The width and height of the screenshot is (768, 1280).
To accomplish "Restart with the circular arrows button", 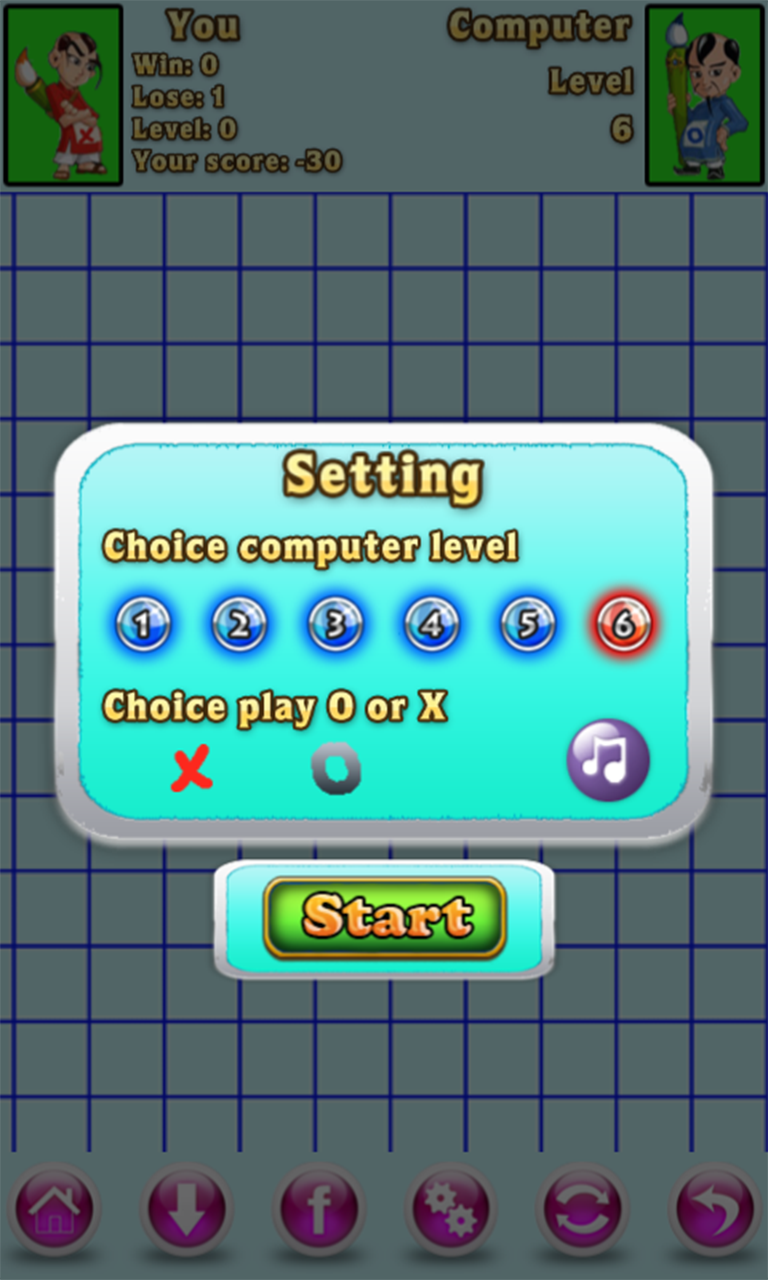I will [582, 1210].
